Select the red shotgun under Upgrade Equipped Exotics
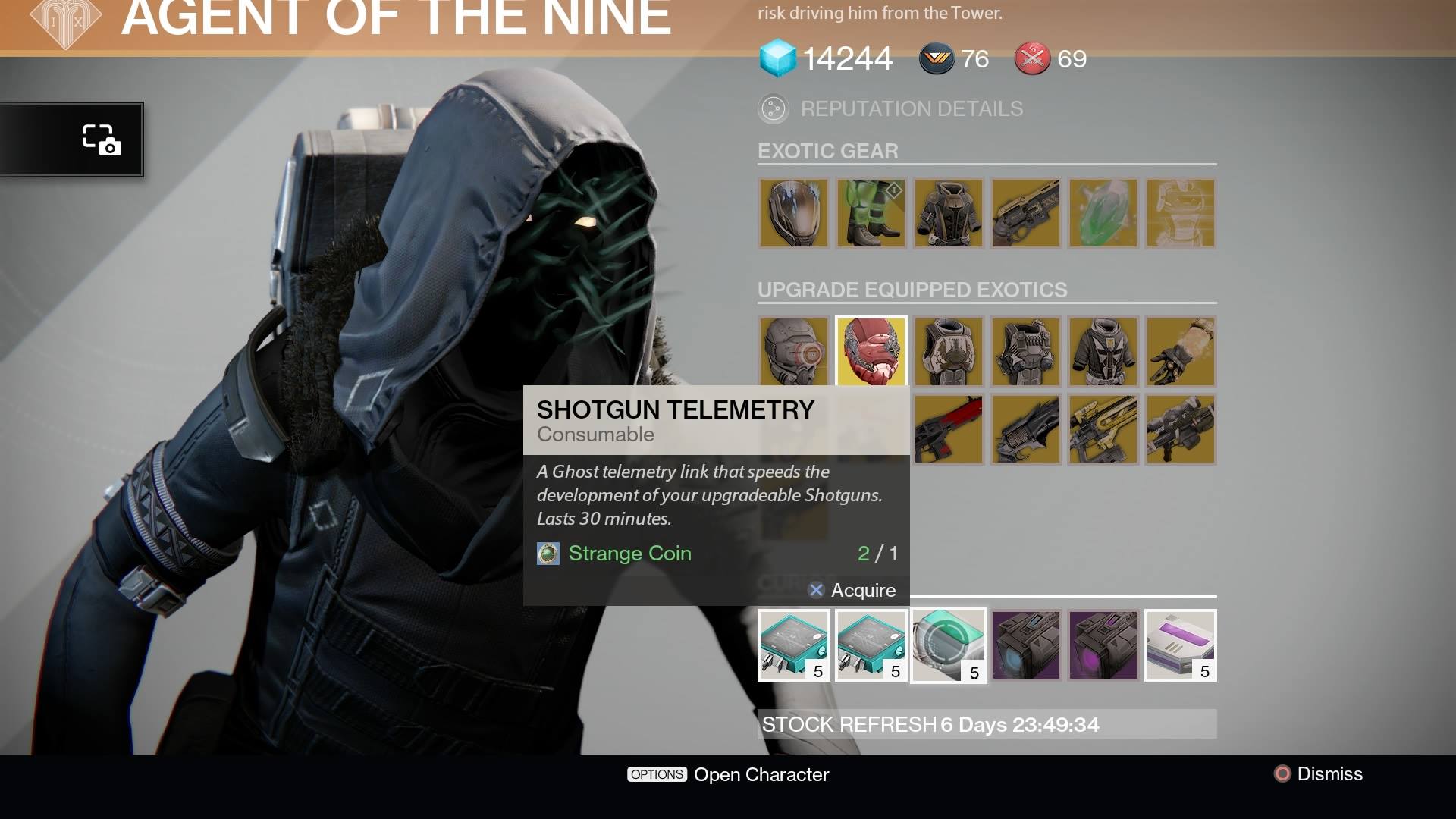The image size is (1456, 819). [x=948, y=429]
